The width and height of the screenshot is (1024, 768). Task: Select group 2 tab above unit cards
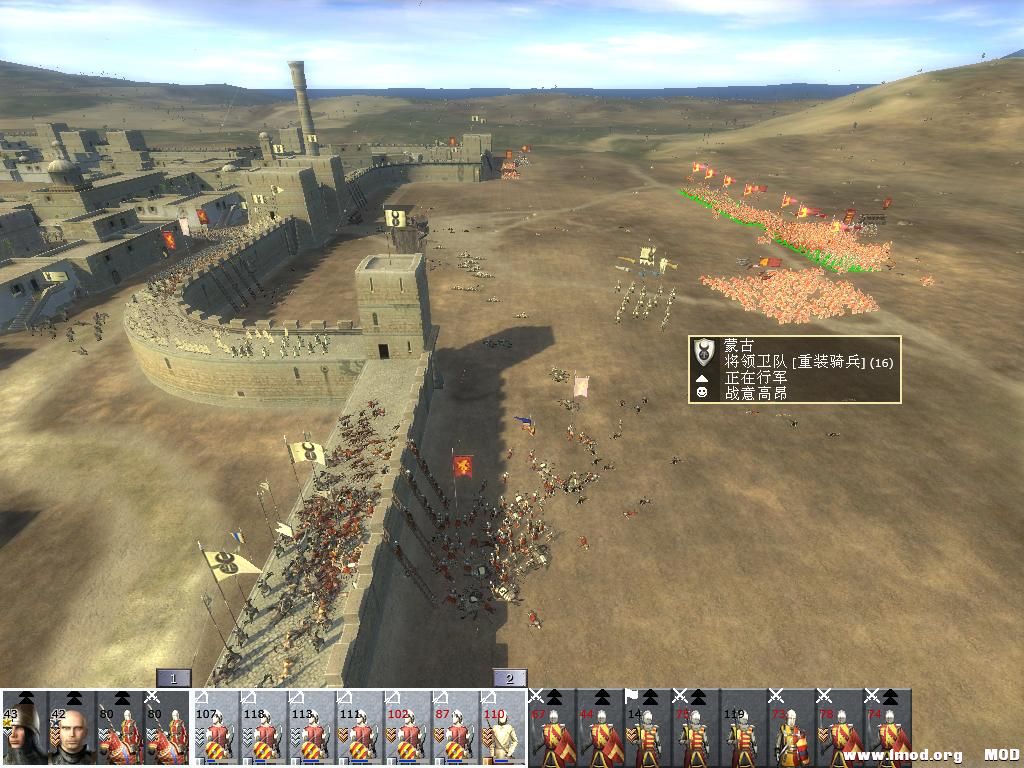[509, 678]
